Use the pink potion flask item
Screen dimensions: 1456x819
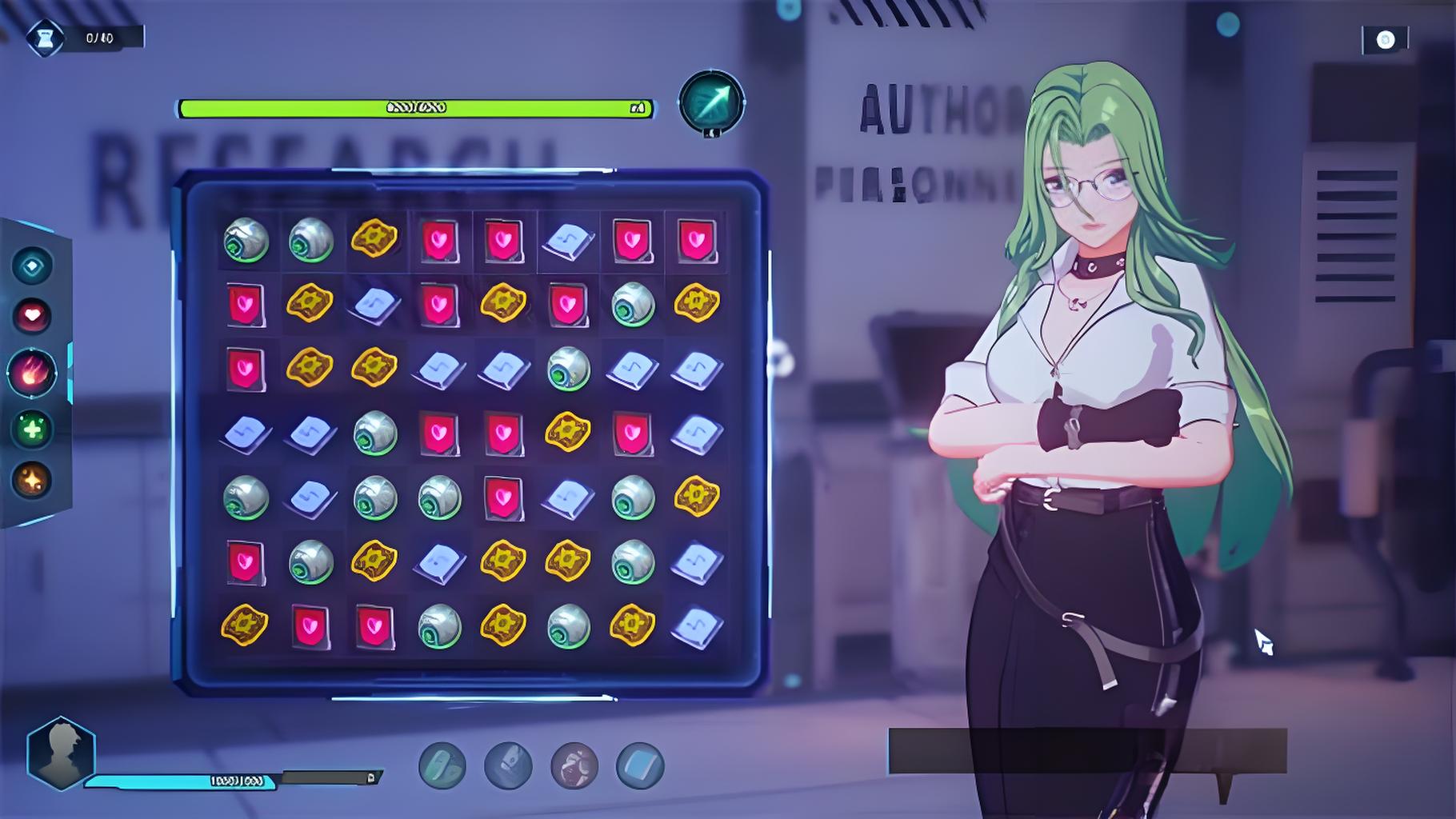[x=574, y=765]
